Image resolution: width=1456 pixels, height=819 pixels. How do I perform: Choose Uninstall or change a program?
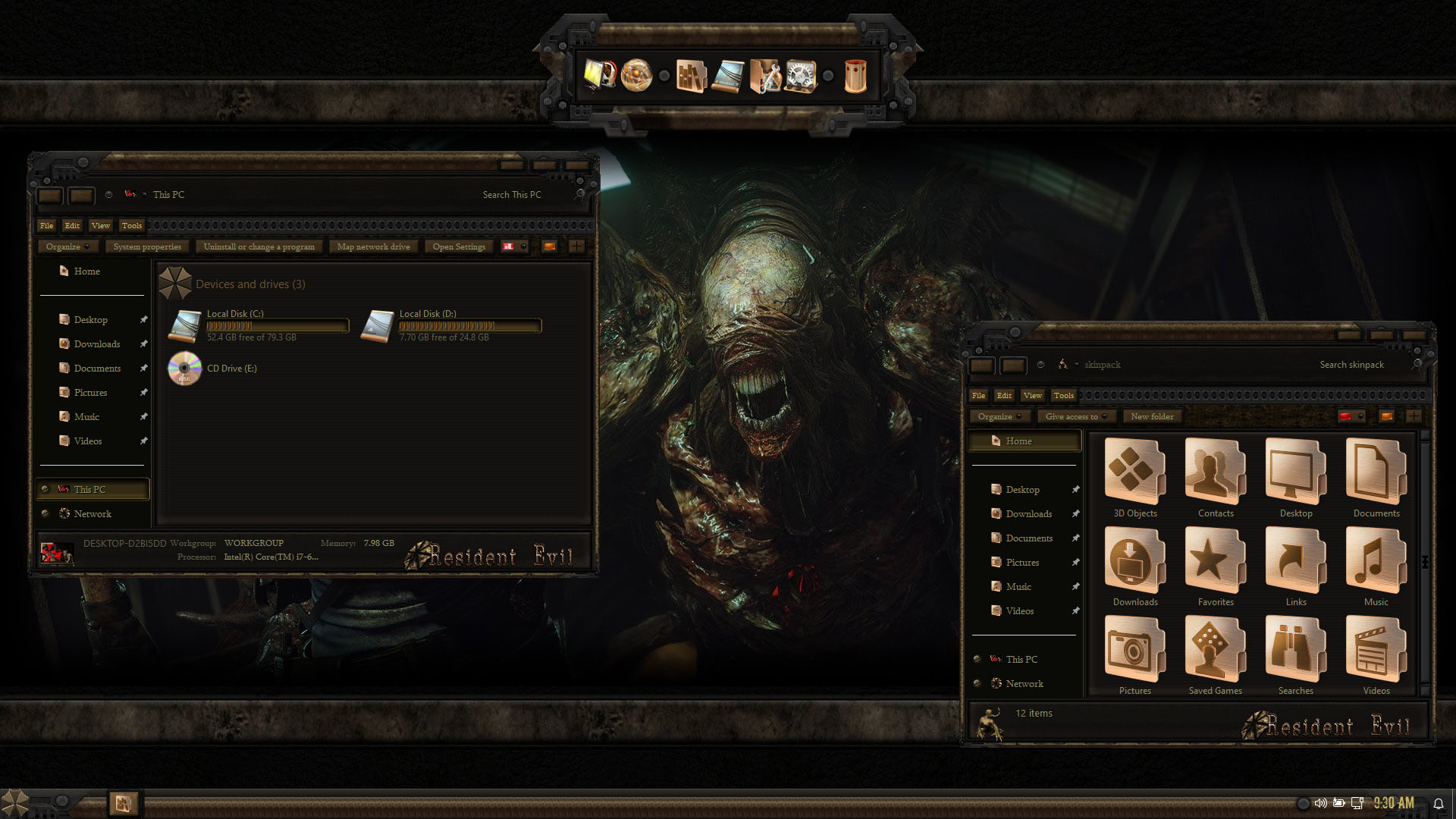[x=259, y=246]
